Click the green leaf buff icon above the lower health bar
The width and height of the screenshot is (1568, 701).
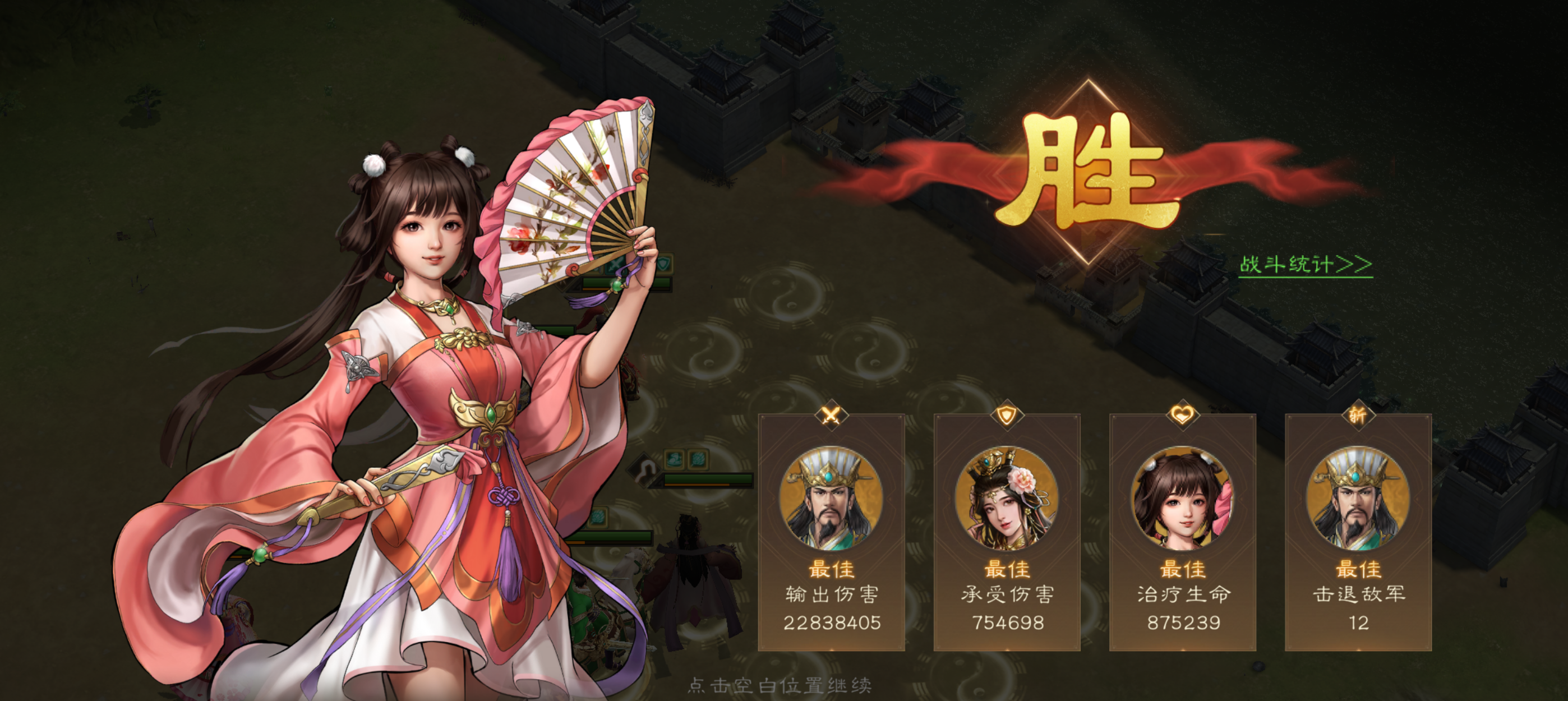(x=598, y=516)
